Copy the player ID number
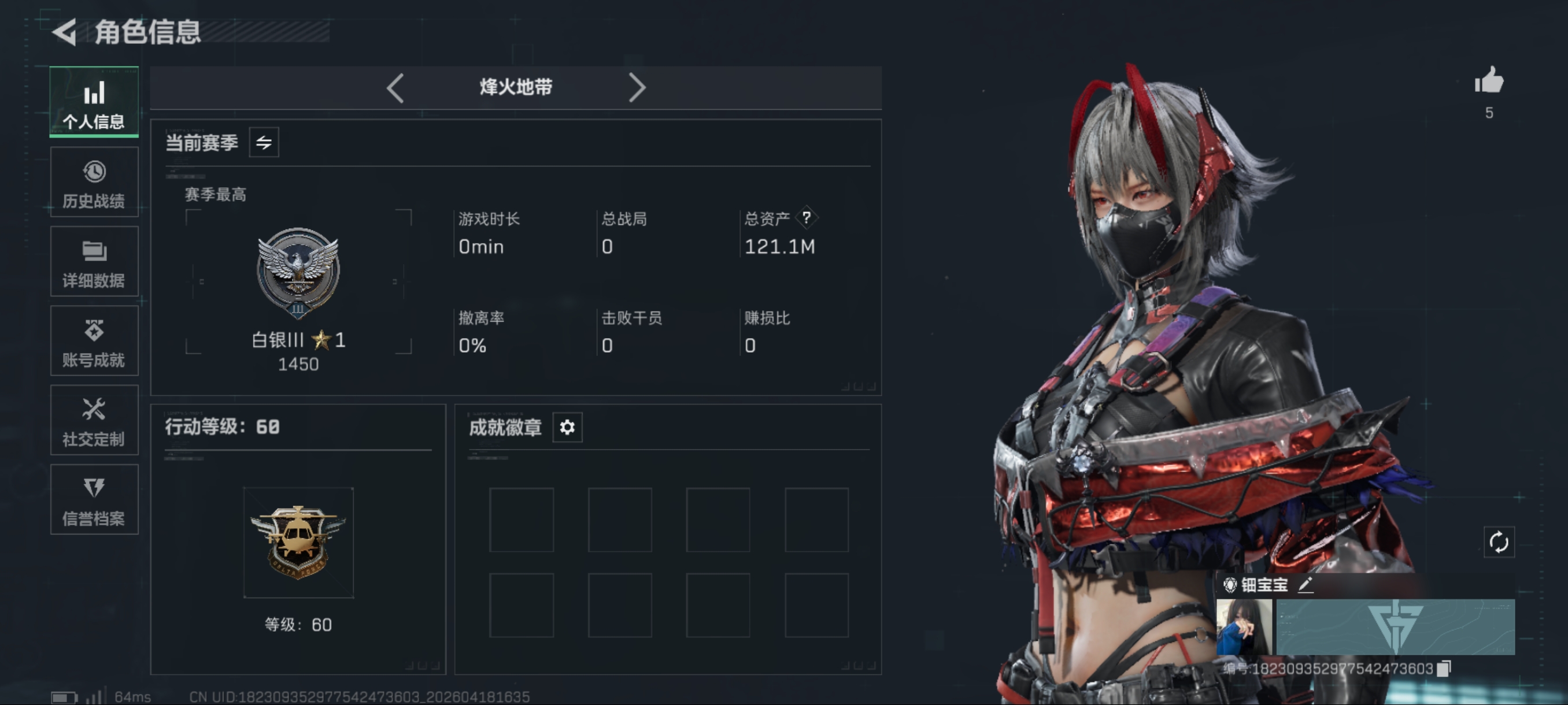1568x705 pixels. (x=1444, y=669)
